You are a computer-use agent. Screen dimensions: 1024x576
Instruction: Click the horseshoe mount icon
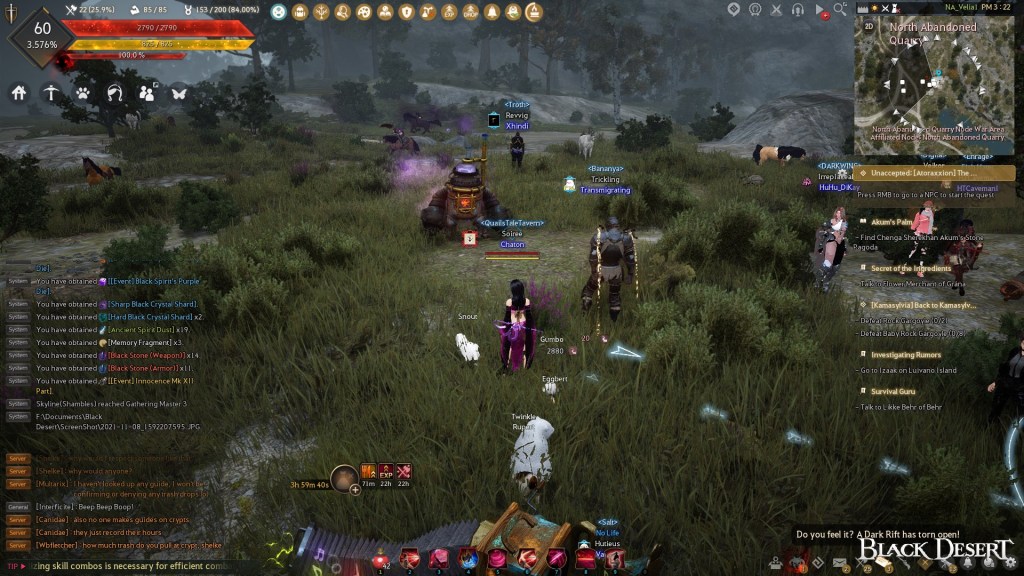[x=115, y=93]
